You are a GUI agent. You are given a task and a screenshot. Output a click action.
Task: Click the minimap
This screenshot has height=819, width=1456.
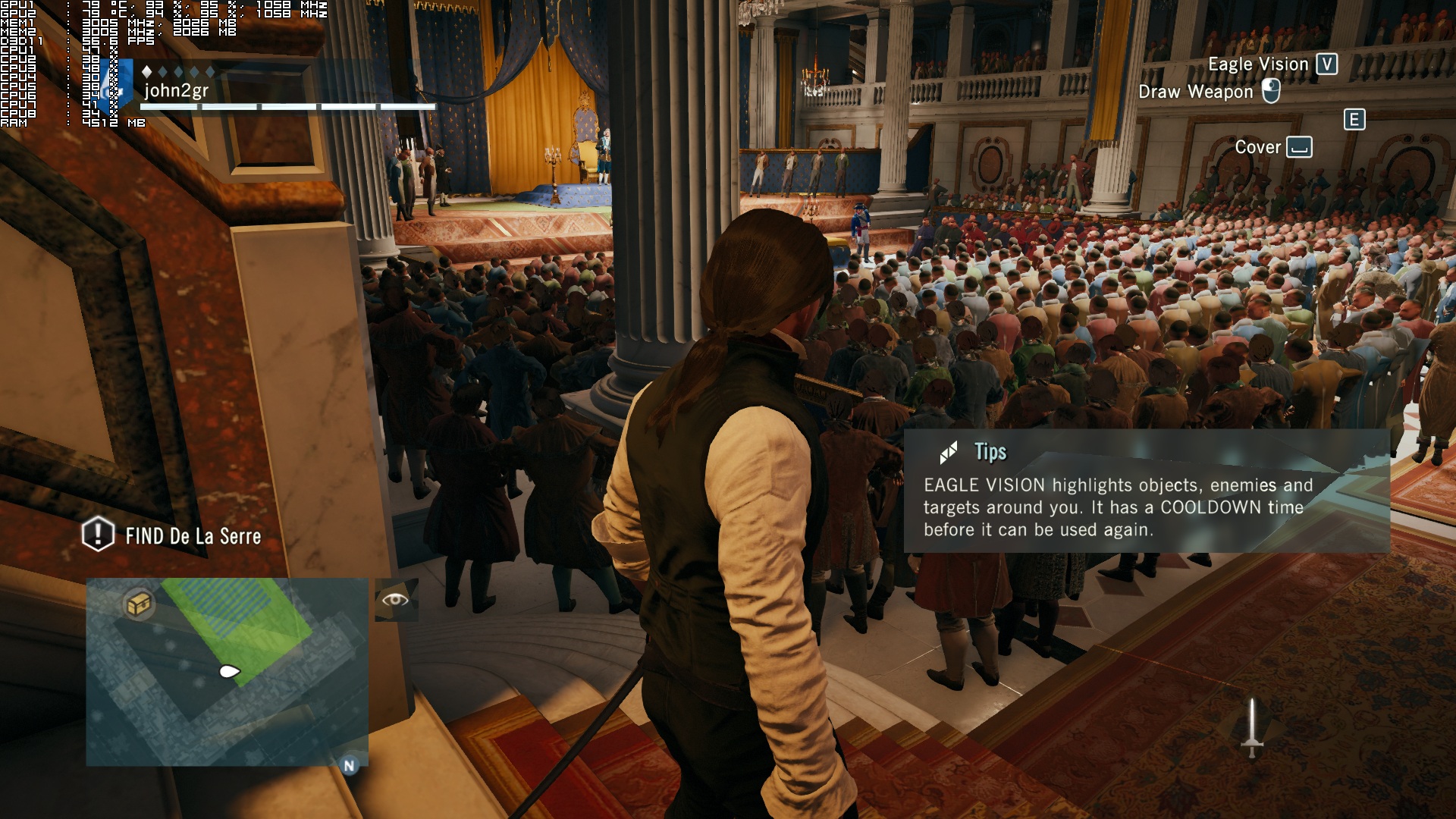pyautogui.click(x=227, y=671)
